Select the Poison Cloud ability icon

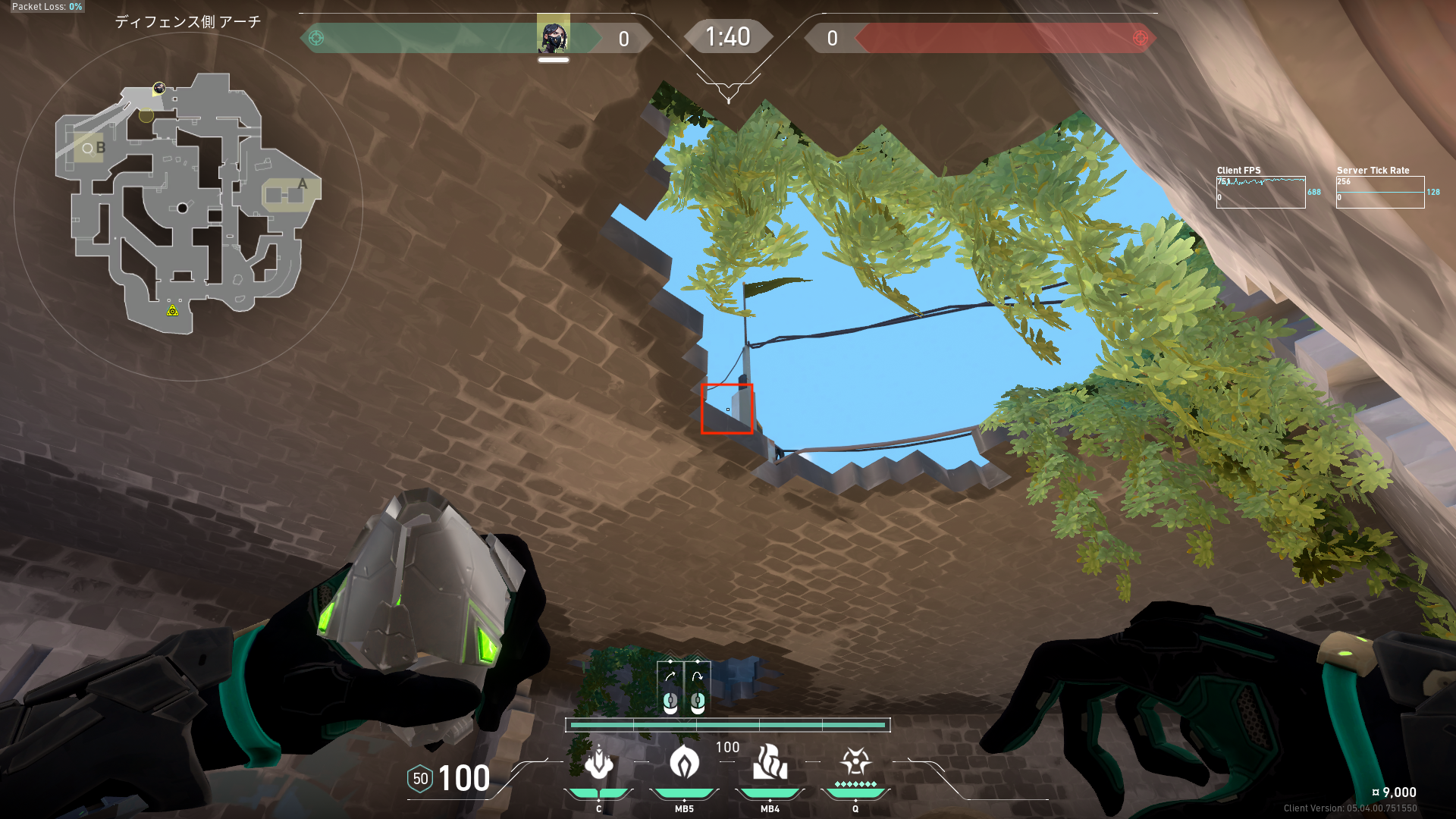click(684, 763)
